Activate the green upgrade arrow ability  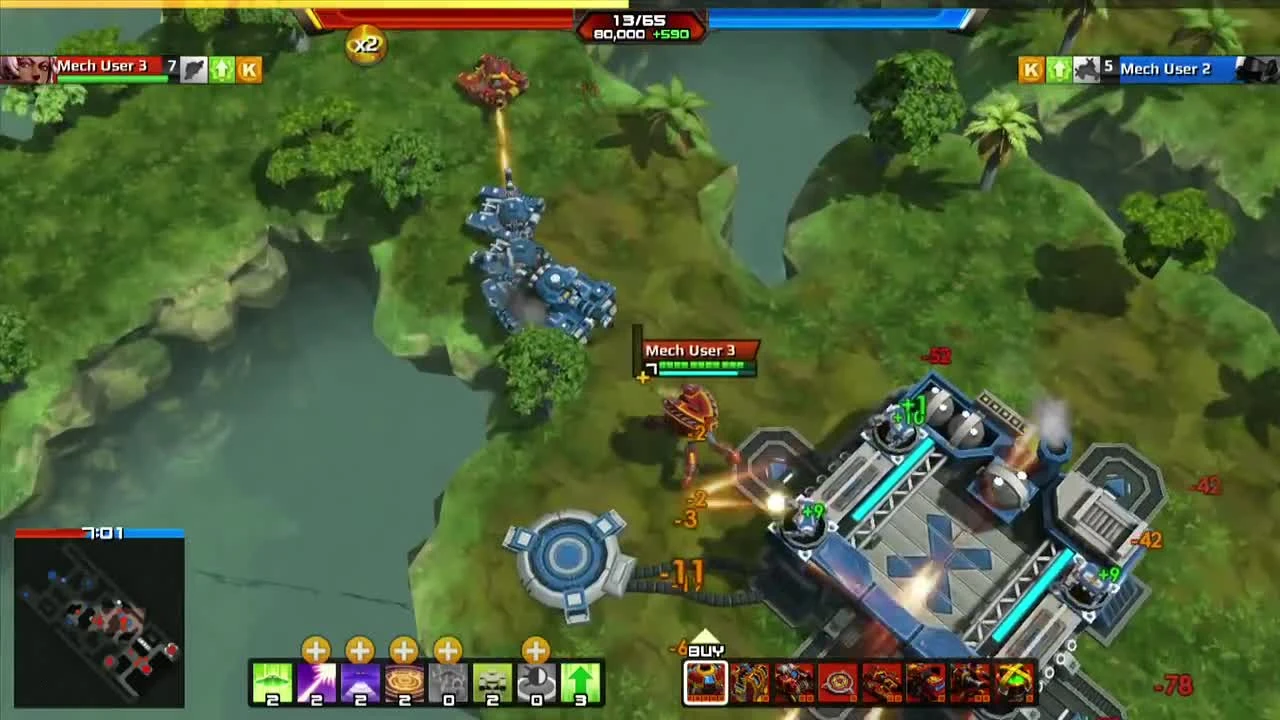[578, 683]
